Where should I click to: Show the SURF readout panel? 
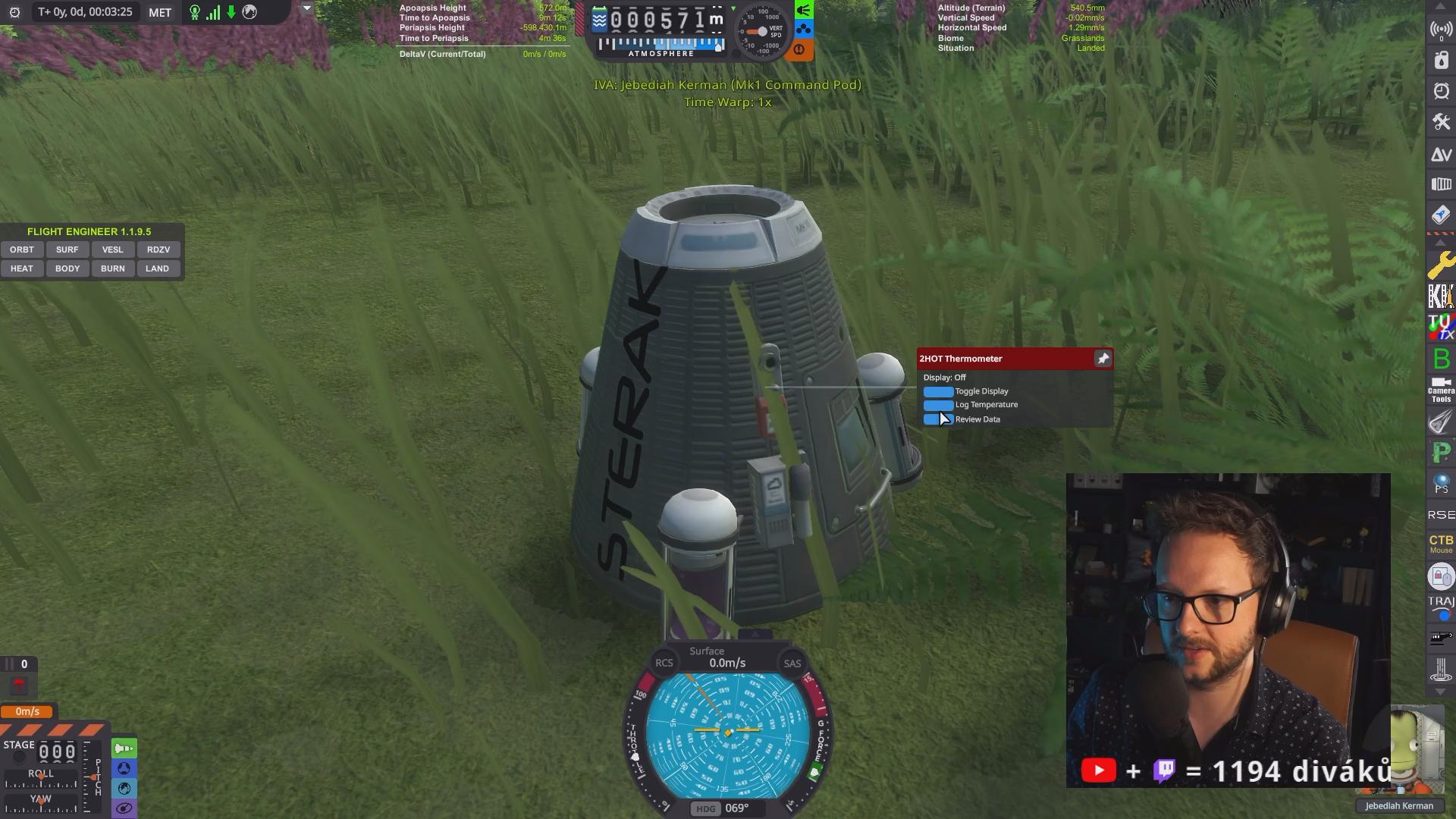(67, 249)
